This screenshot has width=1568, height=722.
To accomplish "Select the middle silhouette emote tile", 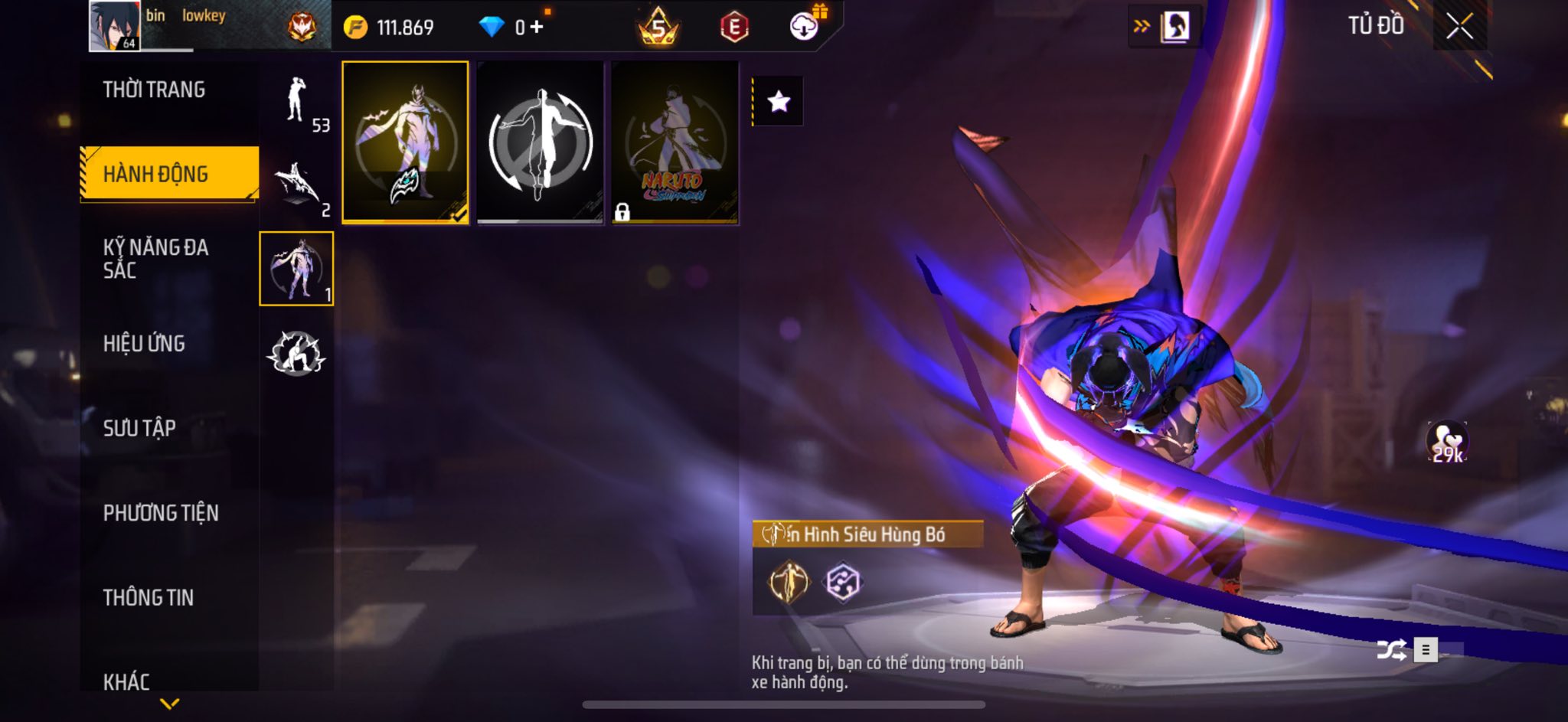I will (x=540, y=142).
